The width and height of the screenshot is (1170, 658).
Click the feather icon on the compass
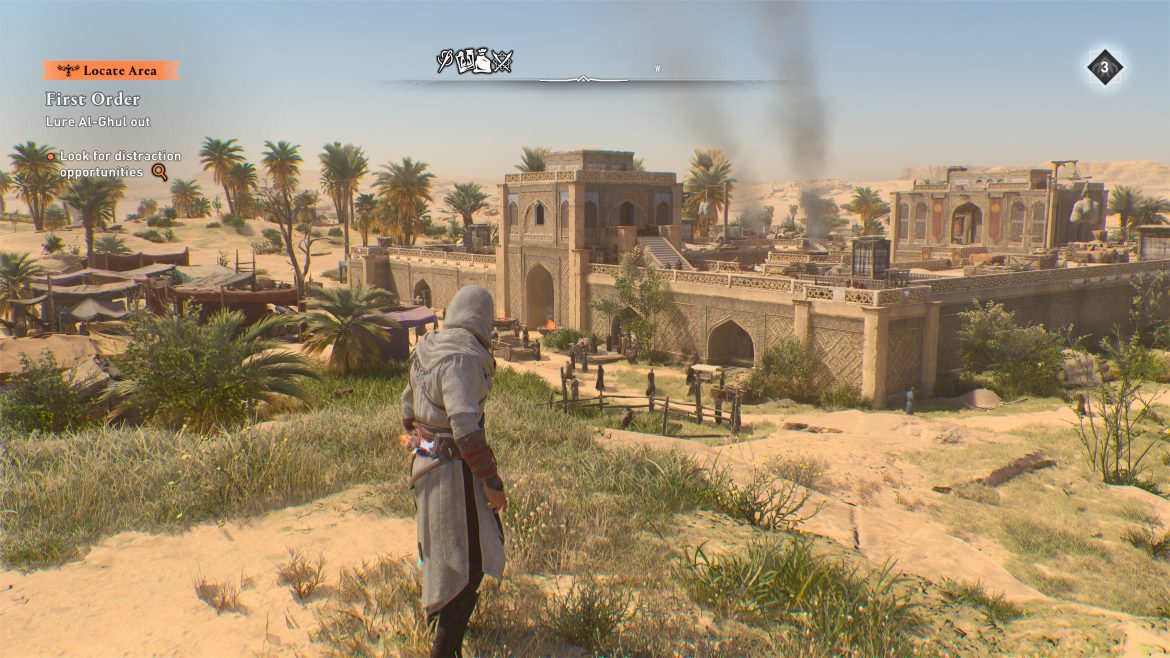coord(445,62)
